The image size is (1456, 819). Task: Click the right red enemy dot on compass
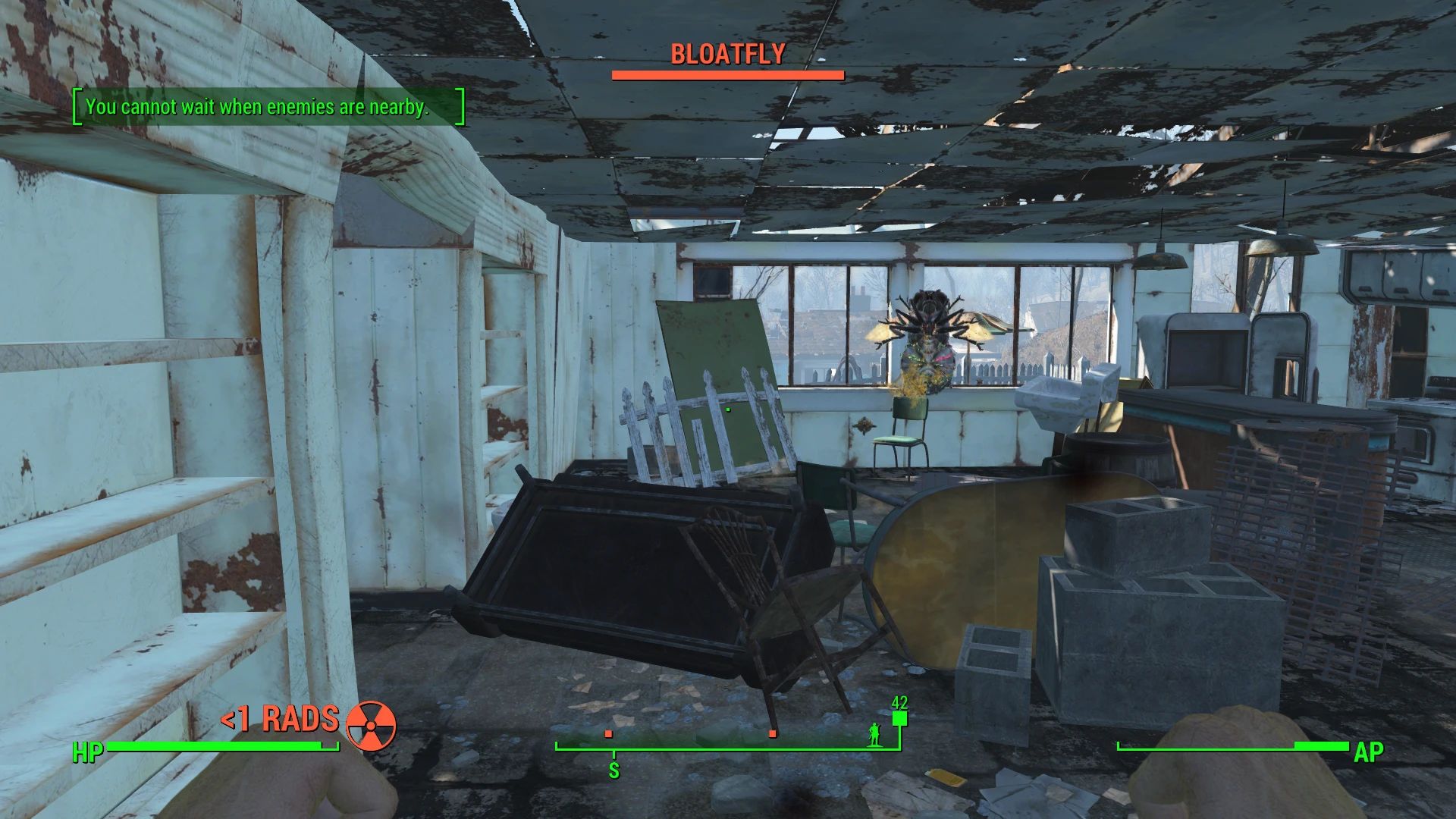[773, 734]
